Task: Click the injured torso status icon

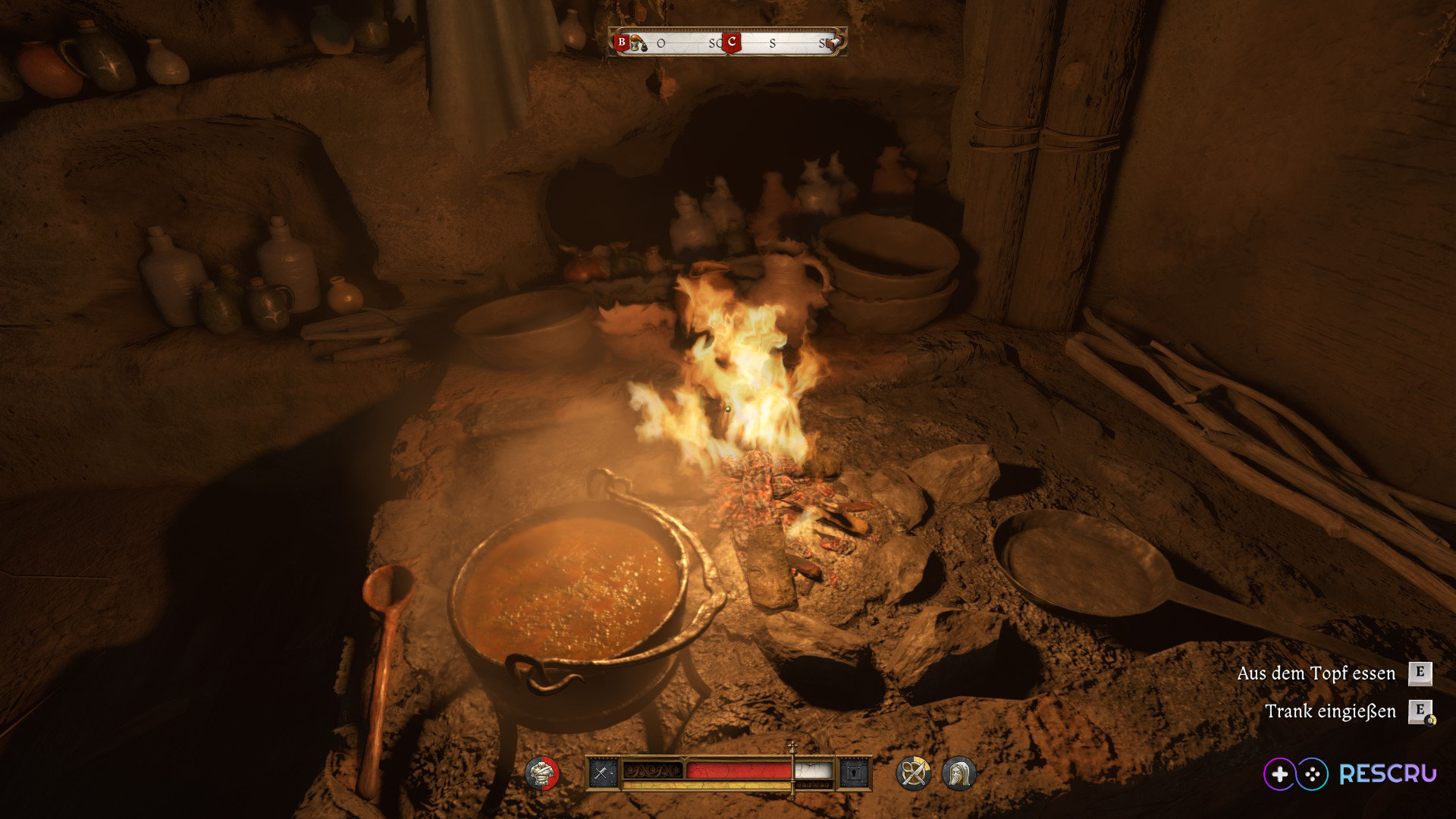Action: coord(541,773)
